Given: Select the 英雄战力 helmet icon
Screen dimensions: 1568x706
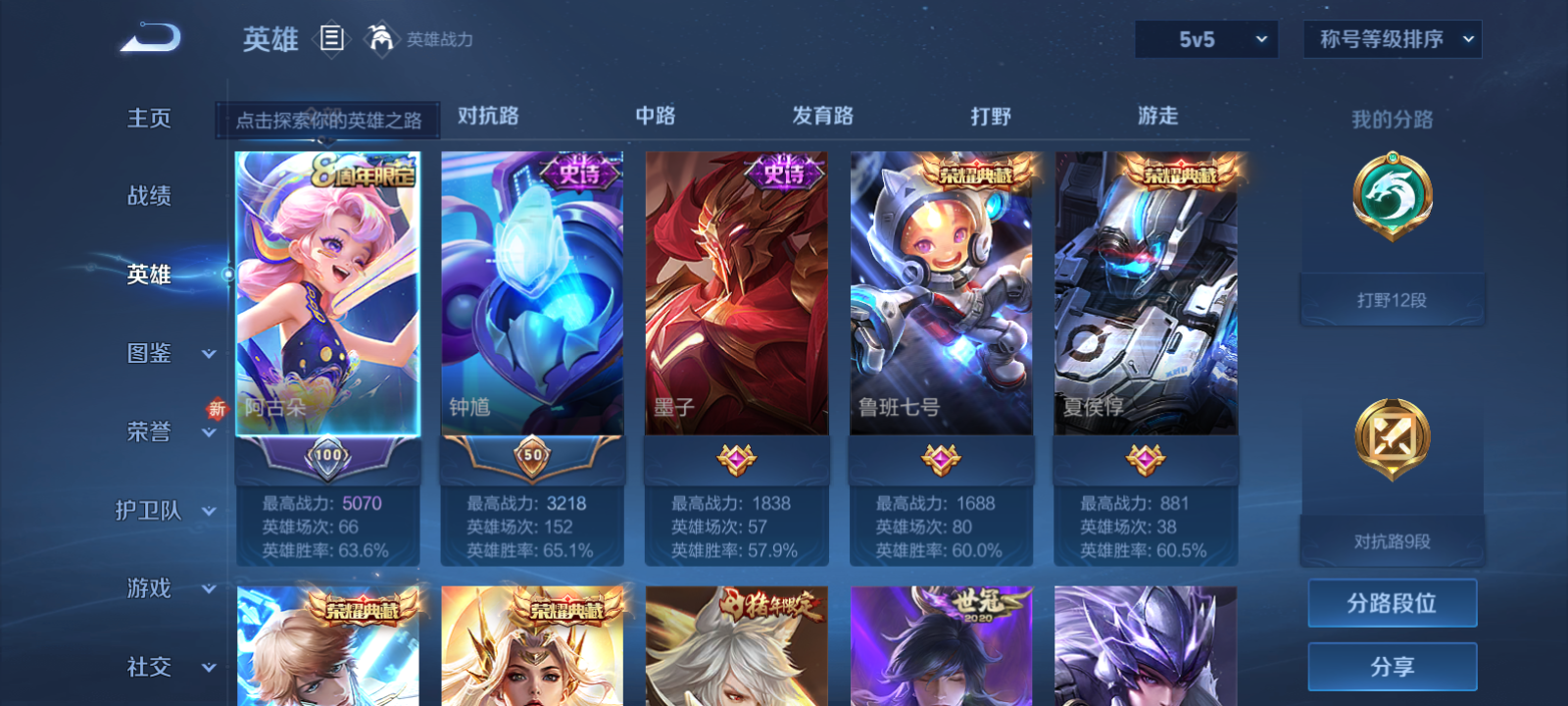Looking at the screenshot, I should point(379,39).
